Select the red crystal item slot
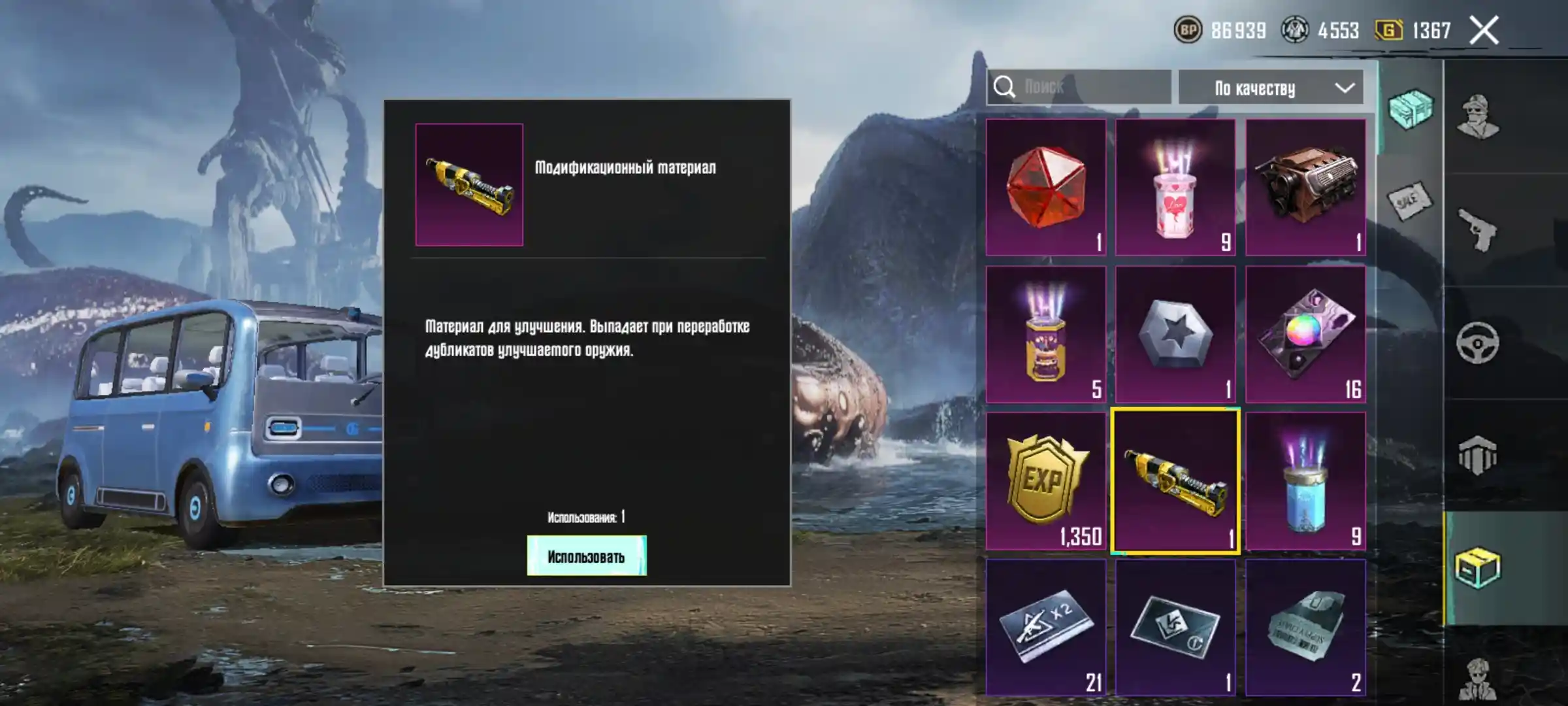The height and width of the screenshot is (706, 1568). pos(1045,188)
